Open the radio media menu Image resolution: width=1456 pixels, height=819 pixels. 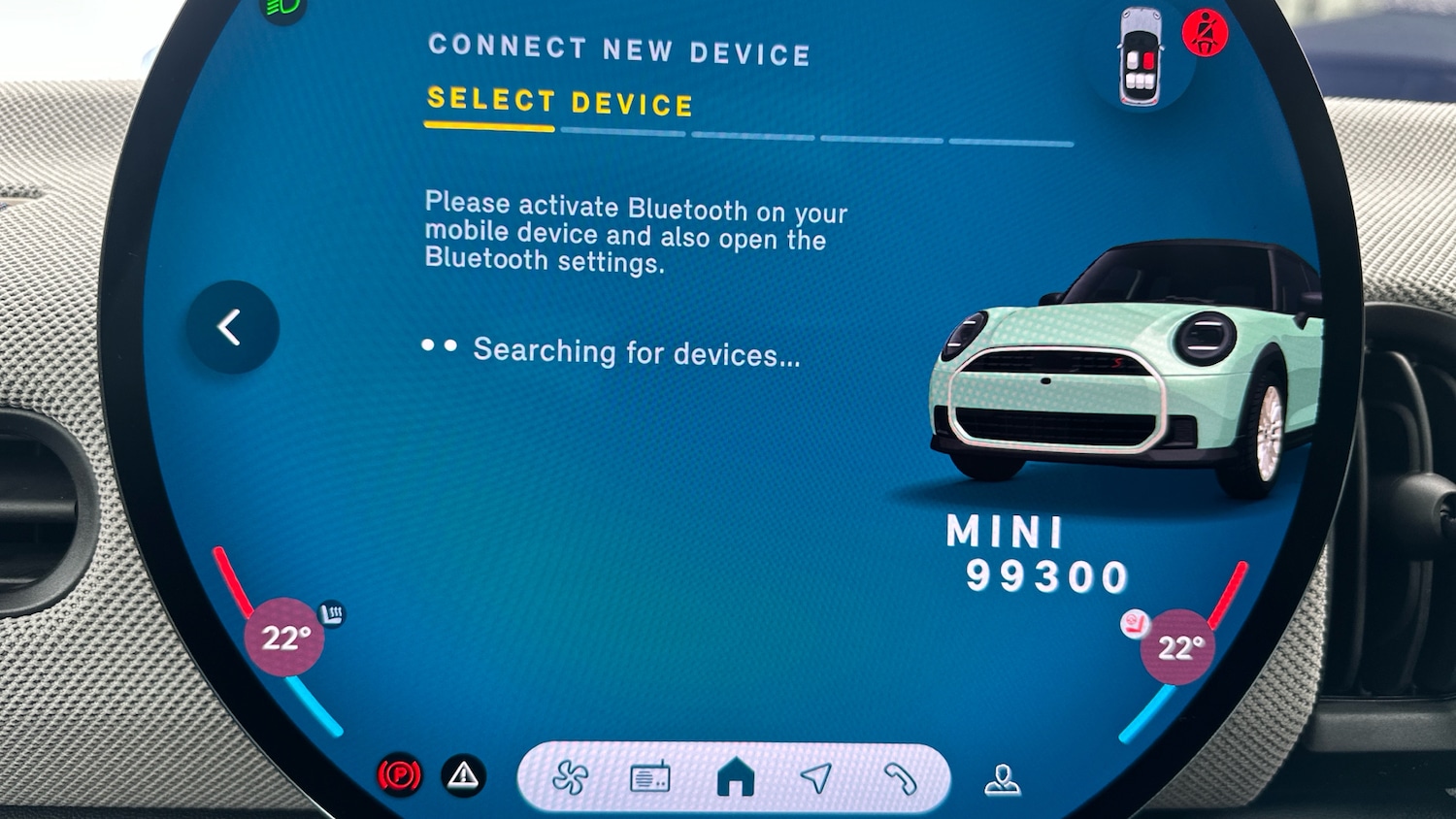(x=650, y=778)
